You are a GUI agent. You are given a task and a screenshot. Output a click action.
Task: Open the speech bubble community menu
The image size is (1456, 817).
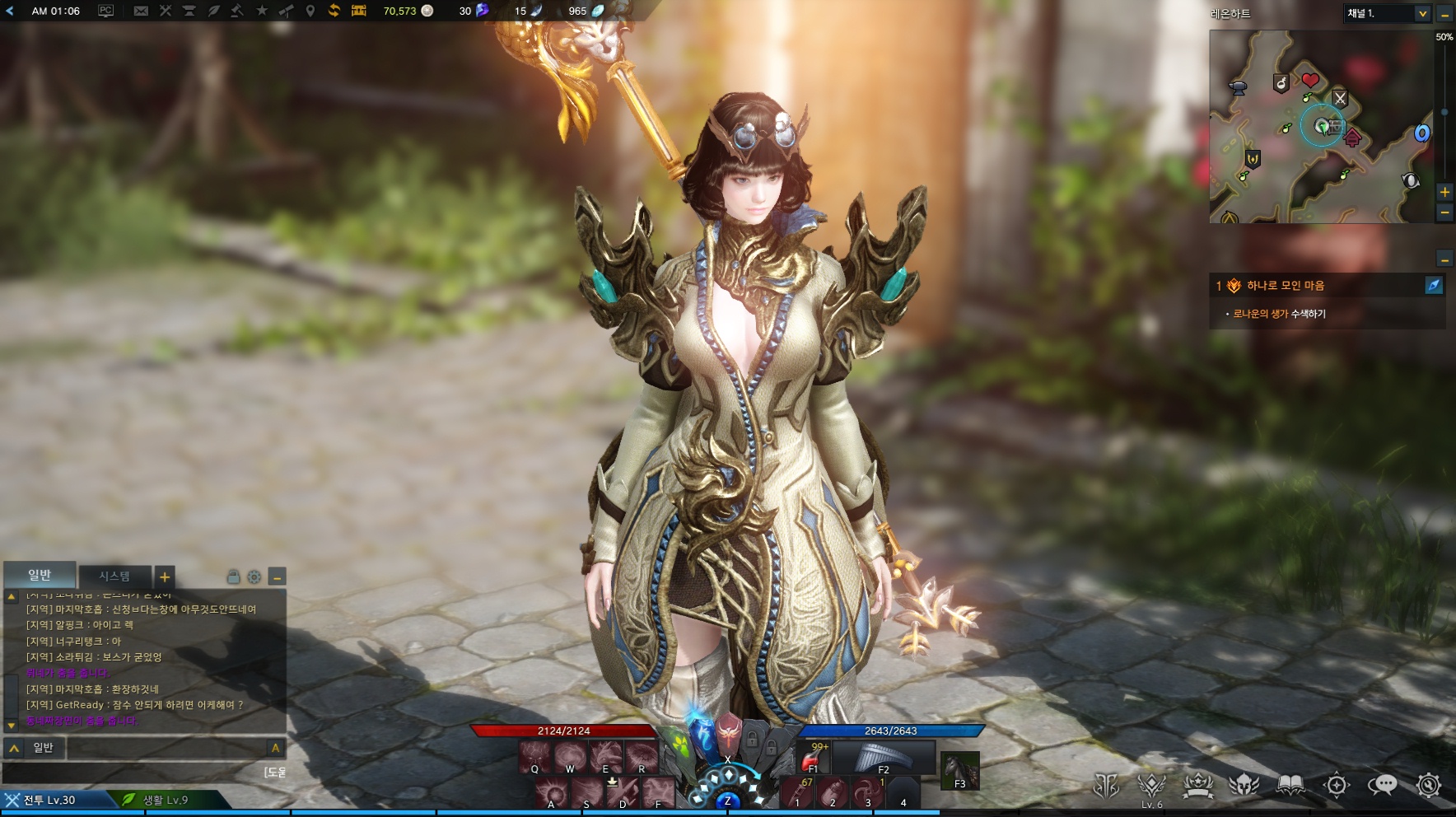[x=1383, y=785]
